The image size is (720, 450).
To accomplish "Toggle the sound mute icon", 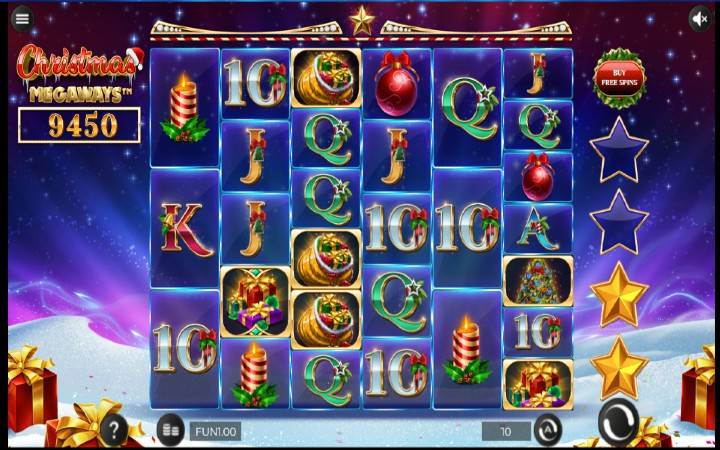I will [700, 19].
